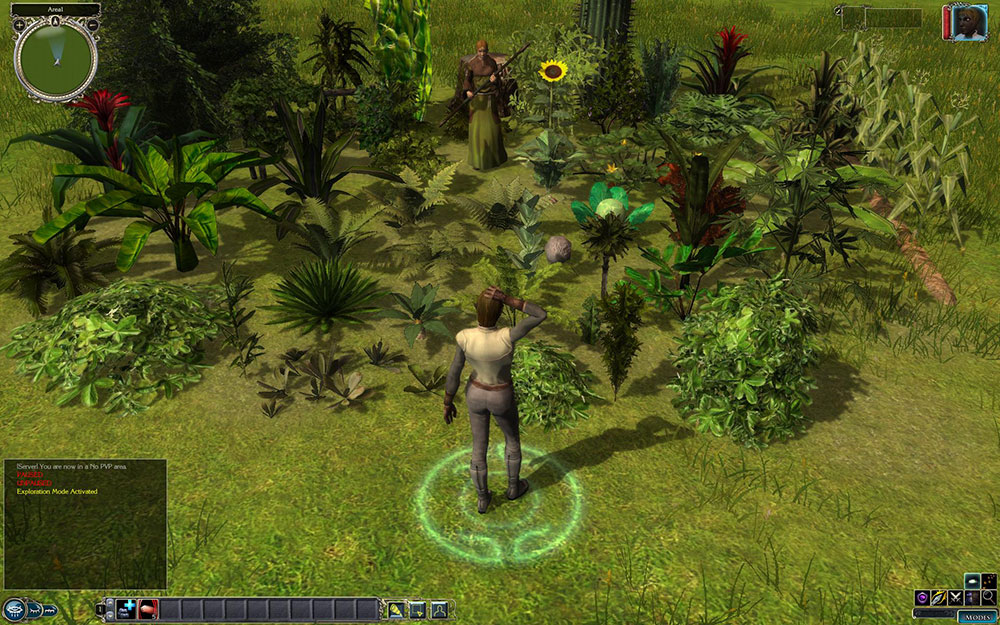Image resolution: width=1000 pixels, height=625 pixels.
Task: Click the small round icon beside the top bar
Action: (x=837, y=10)
